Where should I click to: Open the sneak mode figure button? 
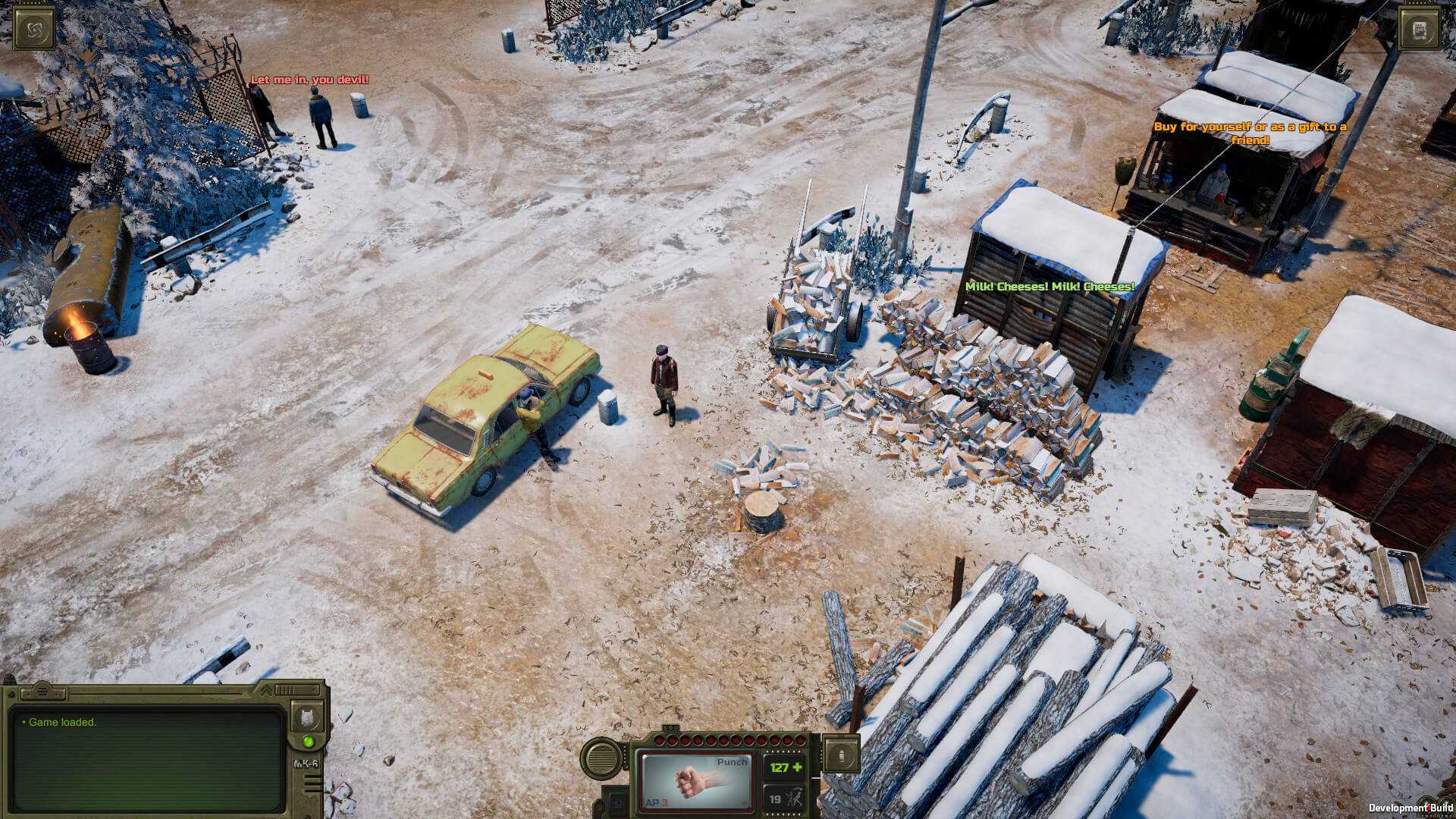(793, 799)
